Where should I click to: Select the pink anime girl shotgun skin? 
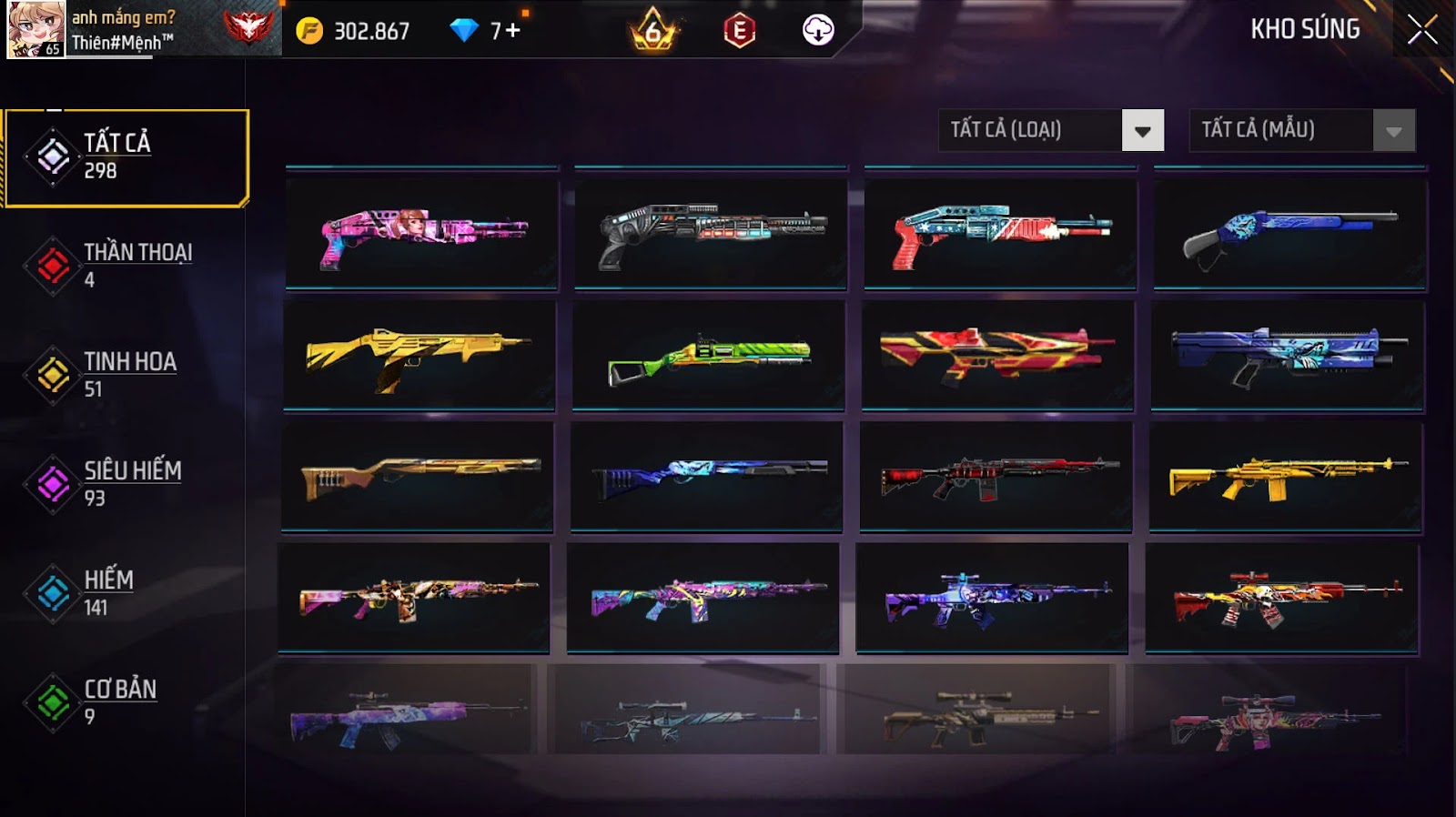tap(421, 235)
